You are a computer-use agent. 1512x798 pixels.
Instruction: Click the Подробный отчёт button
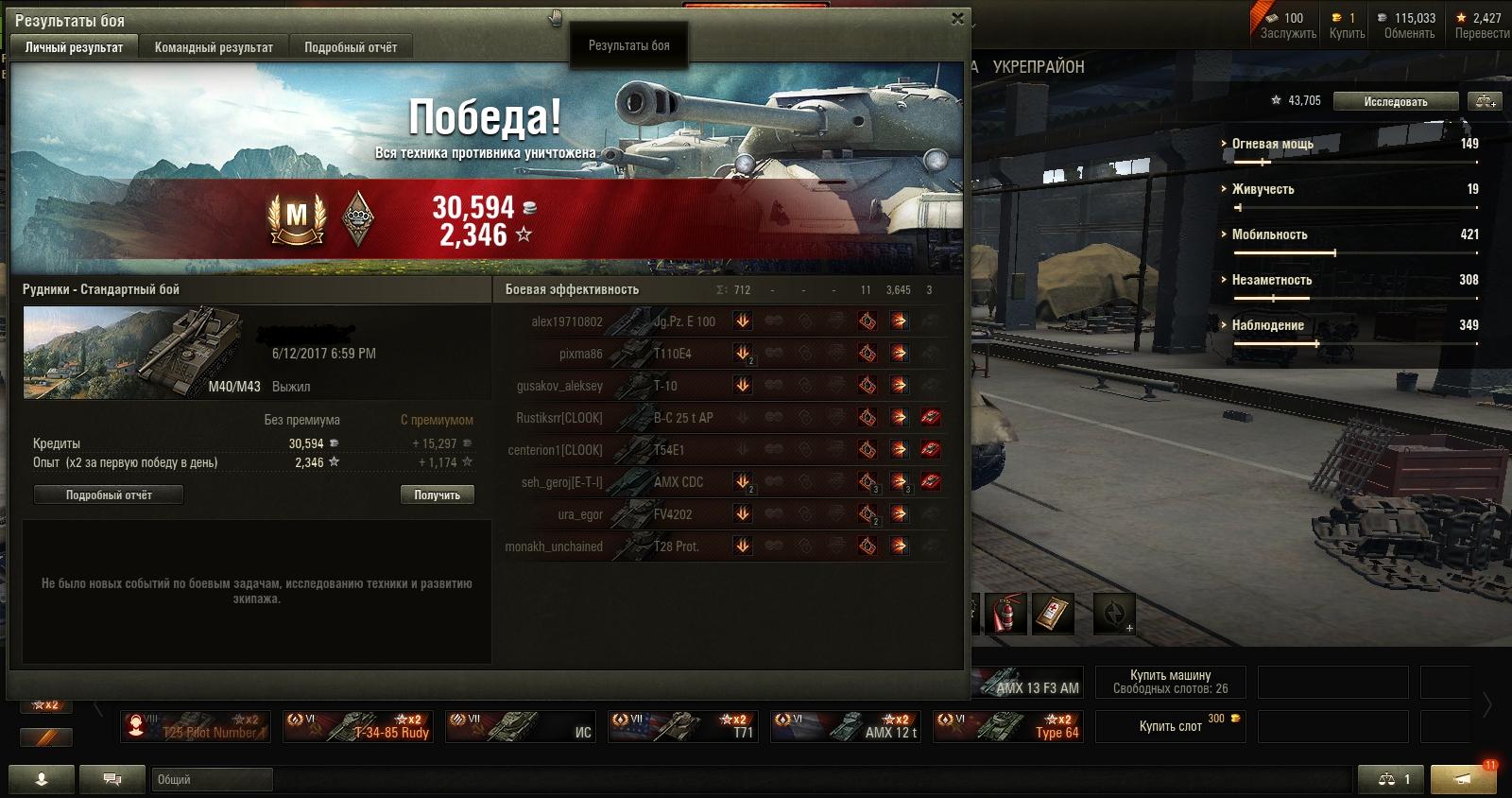pos(109,494)
